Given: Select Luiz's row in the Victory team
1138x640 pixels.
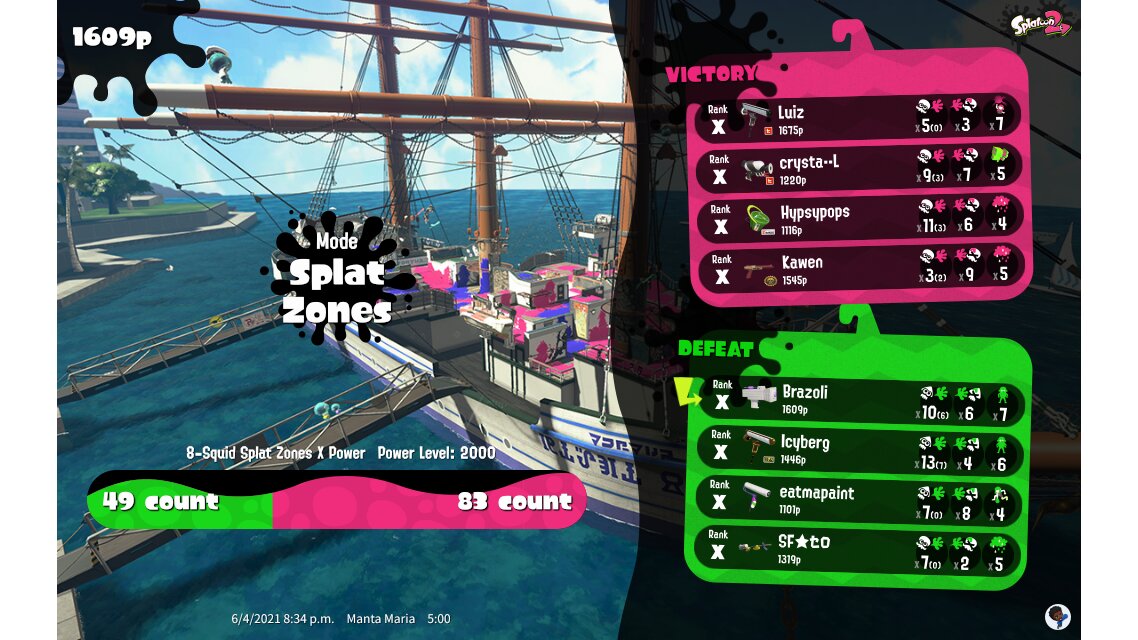Looking at the screenshot, I should [858, 119].
